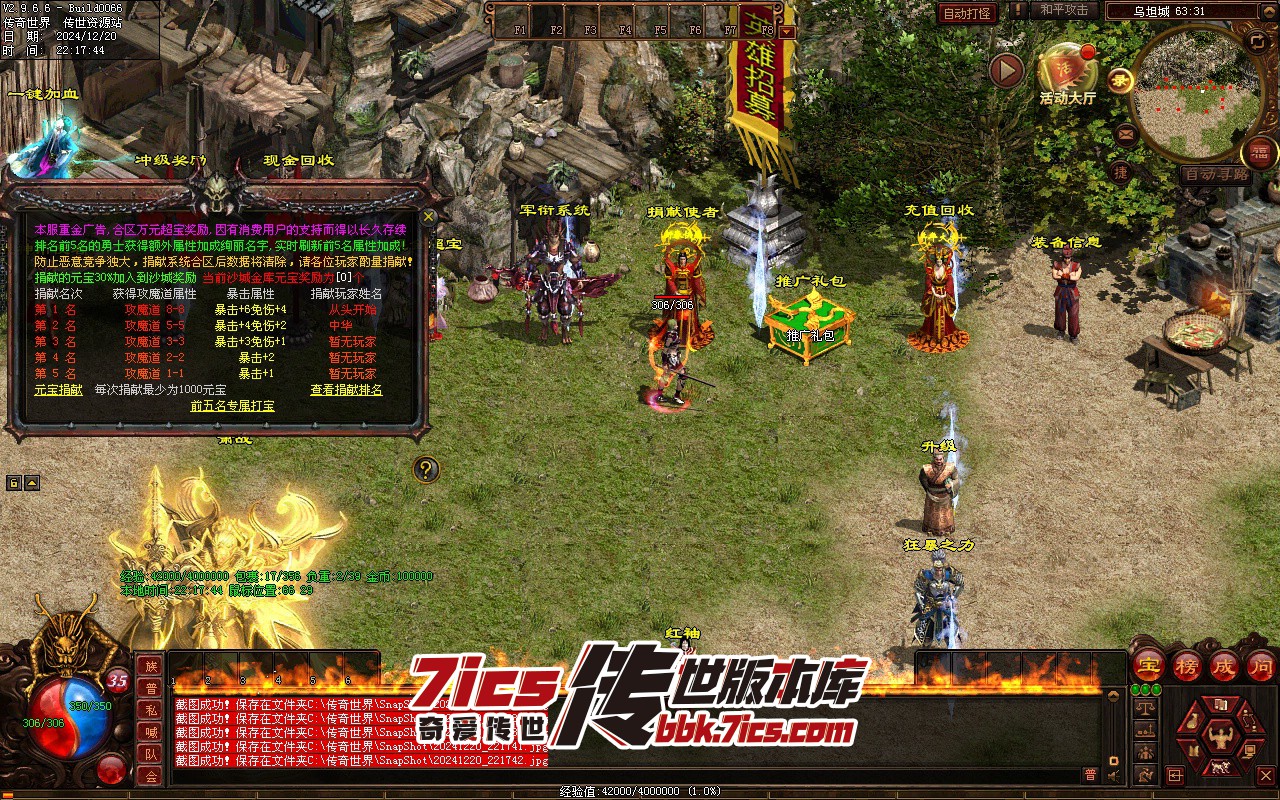This screenshot has width=1280, height=800.
Task: Close the donation dialog panel
Action: pos(429,215)
